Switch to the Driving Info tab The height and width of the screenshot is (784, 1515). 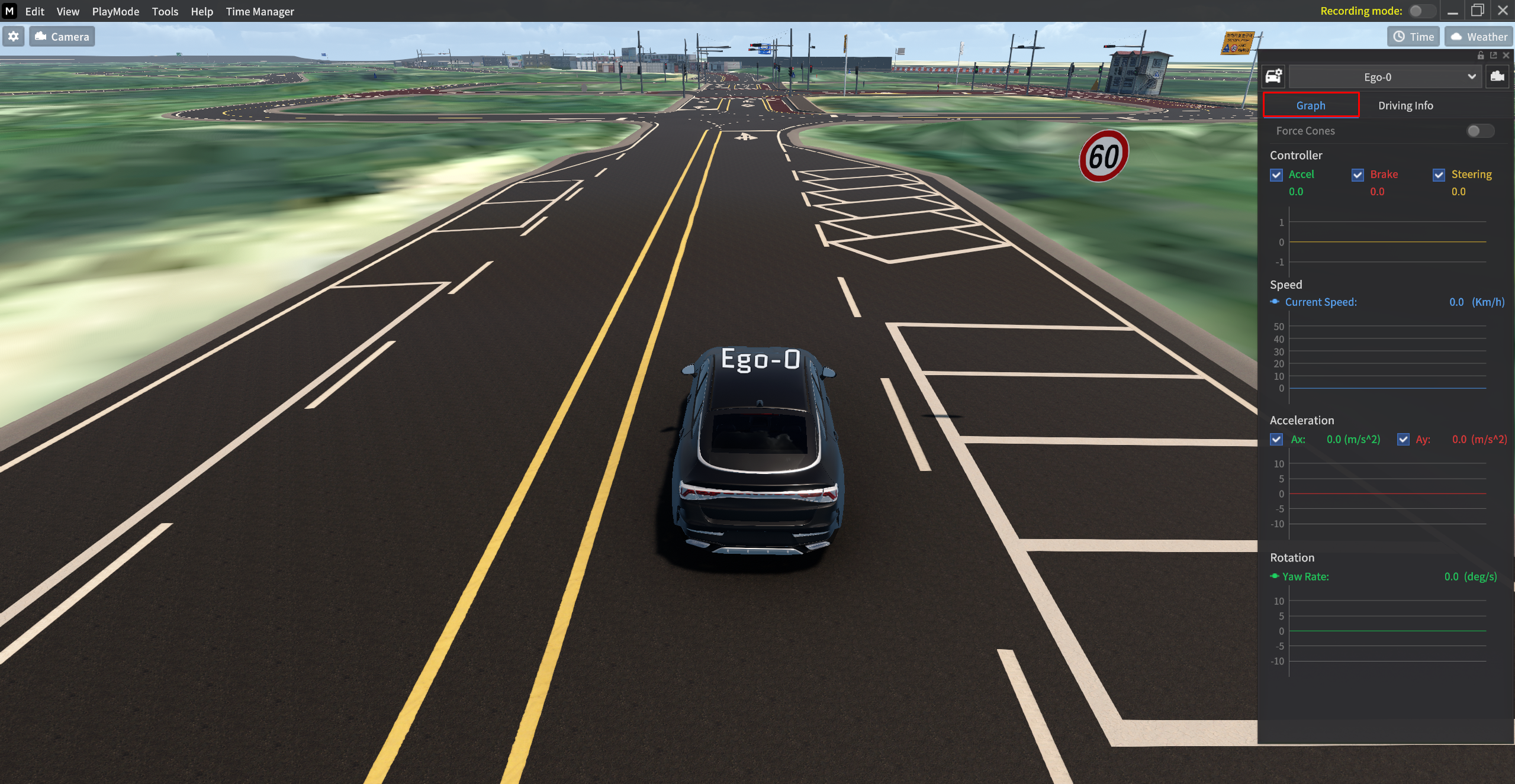click(x=1405, y=105)
